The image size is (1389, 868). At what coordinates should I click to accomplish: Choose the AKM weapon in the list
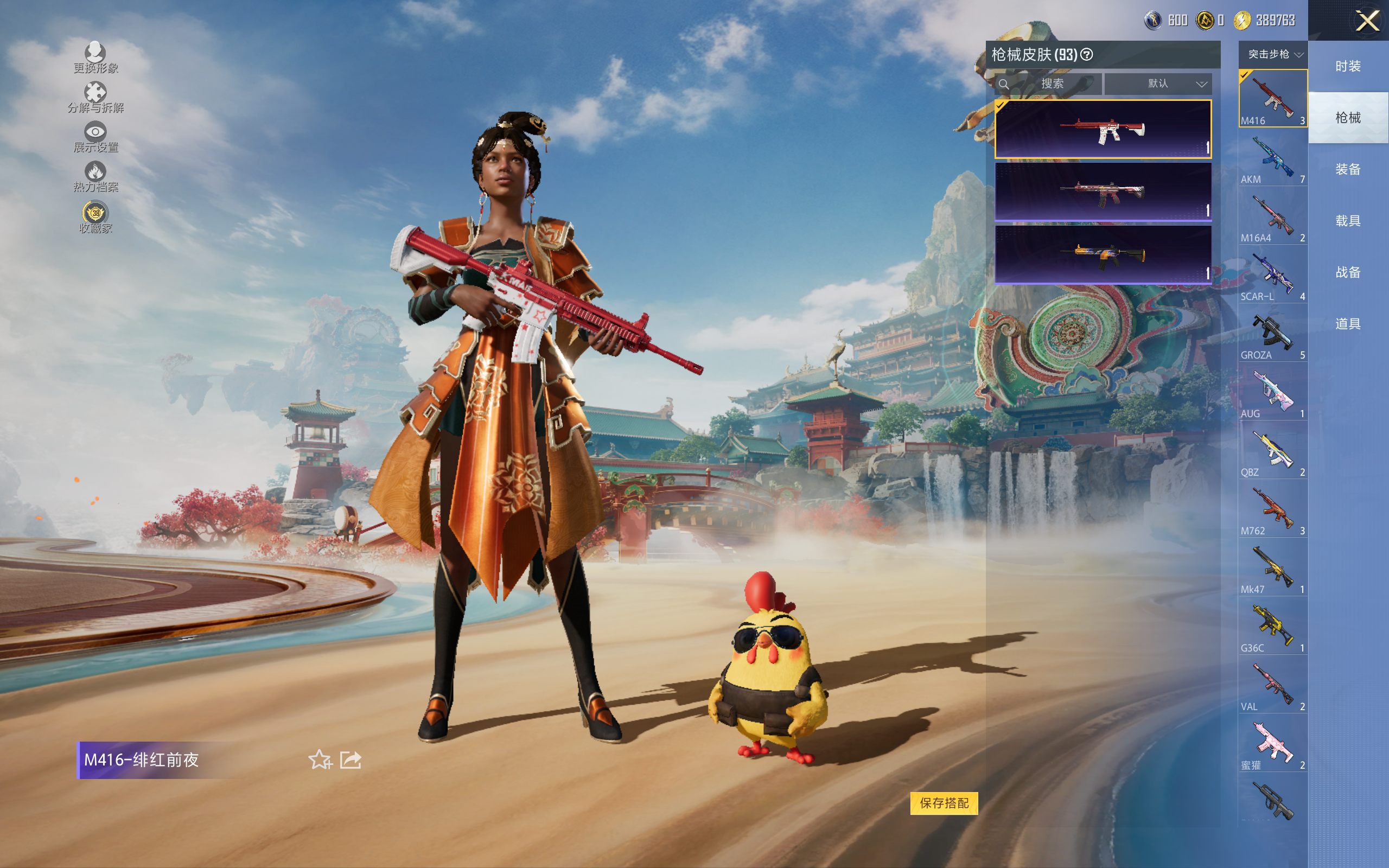click(1272, 159)
